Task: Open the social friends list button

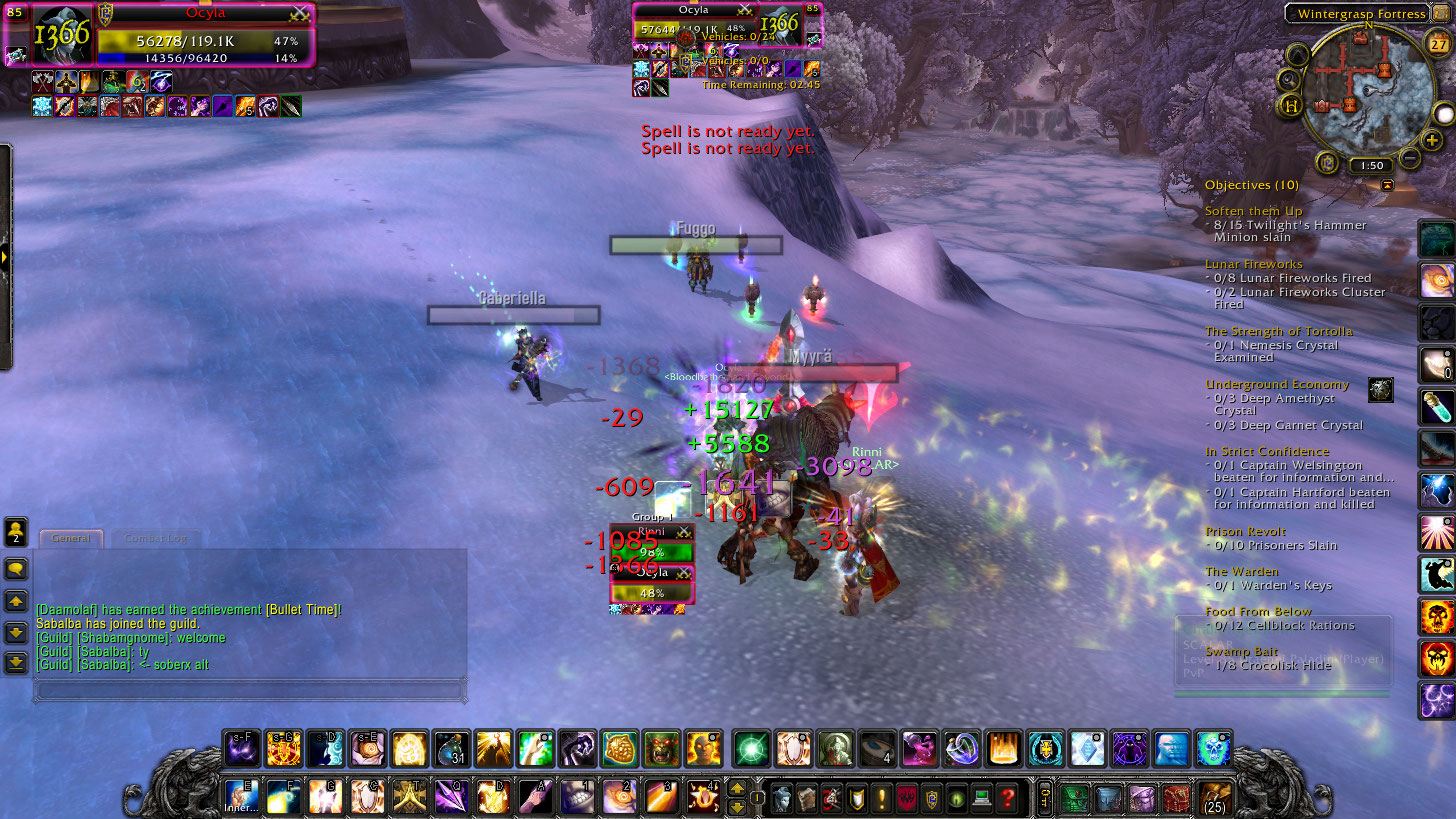Action: click(16, 531)
